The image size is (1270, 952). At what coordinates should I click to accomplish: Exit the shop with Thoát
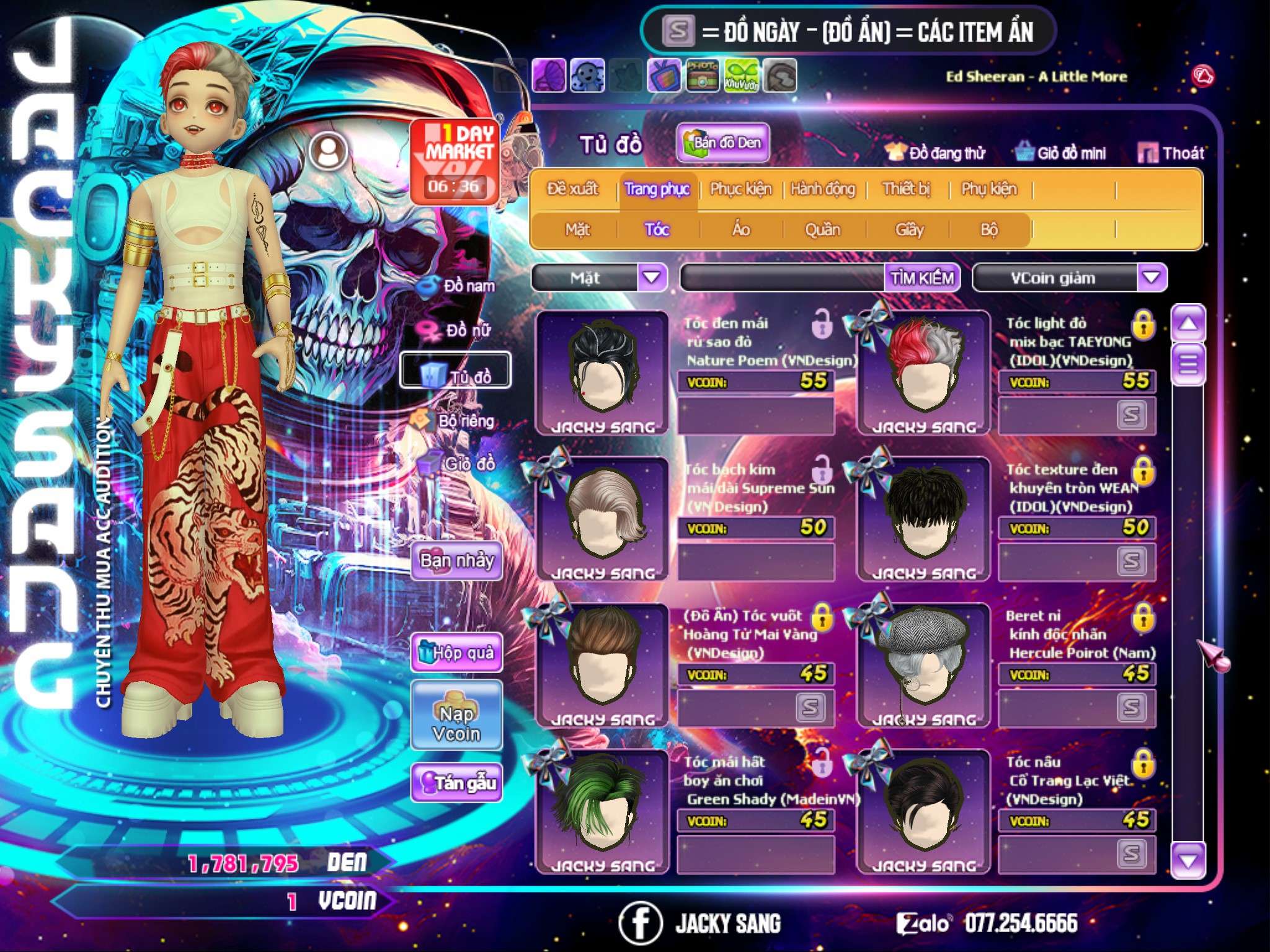click(x=1171, y=152)
